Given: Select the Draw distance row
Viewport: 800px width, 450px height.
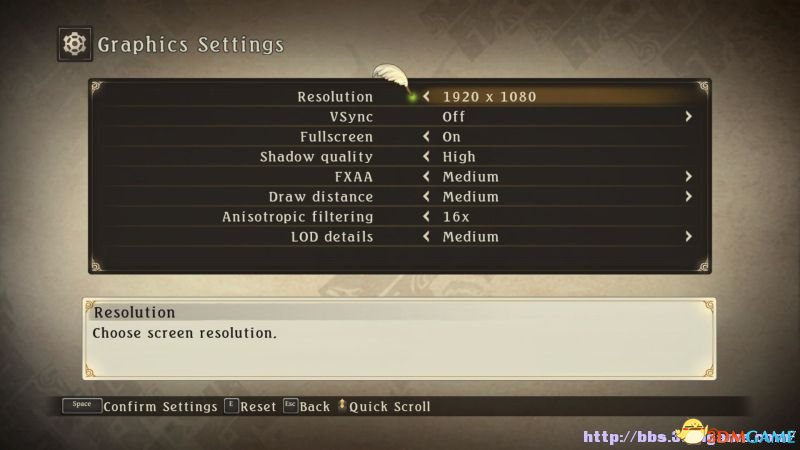Looking at the screenshot, I should click(x=320, y=197).
